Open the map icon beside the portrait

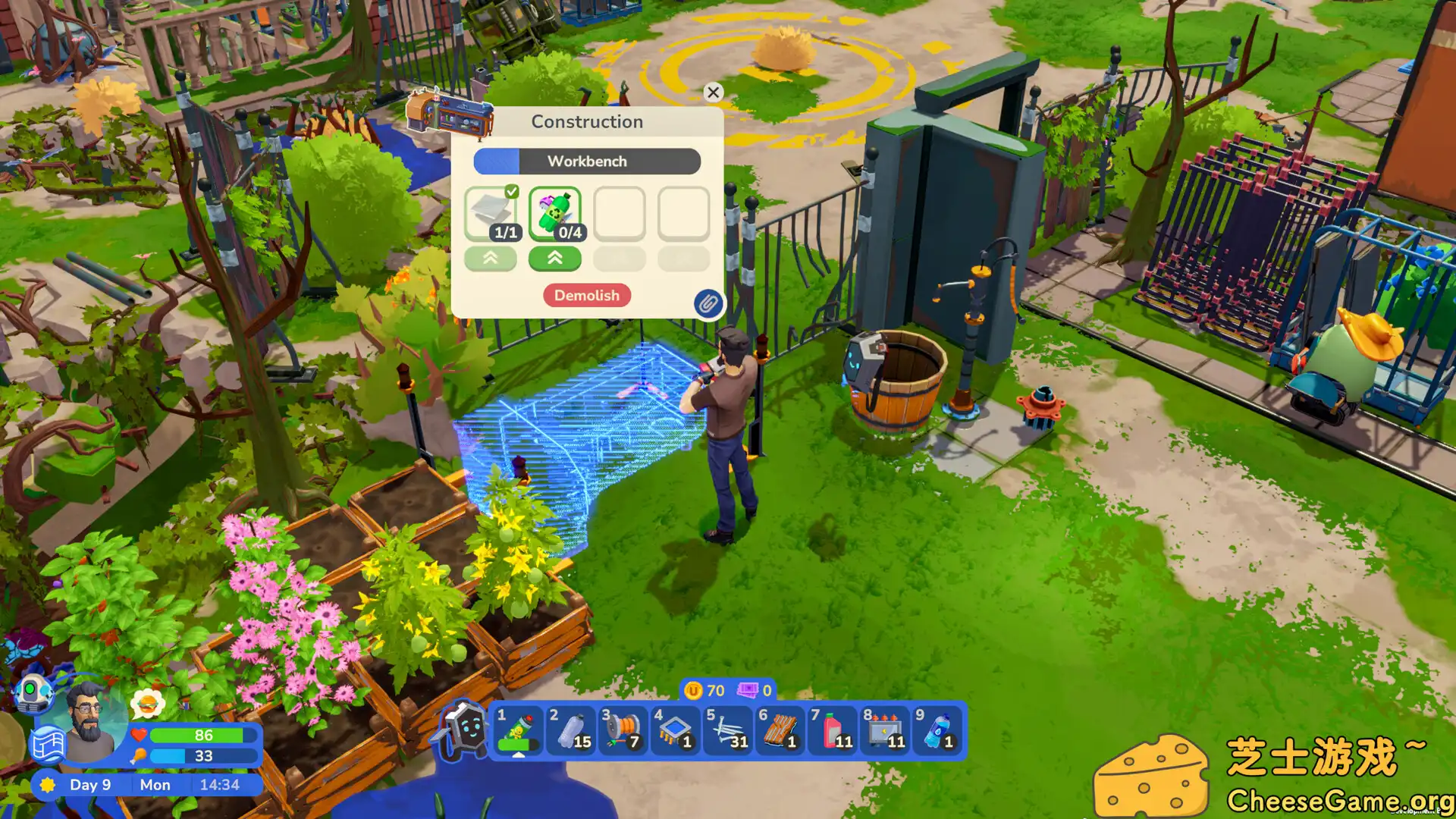tap(48, 745)
